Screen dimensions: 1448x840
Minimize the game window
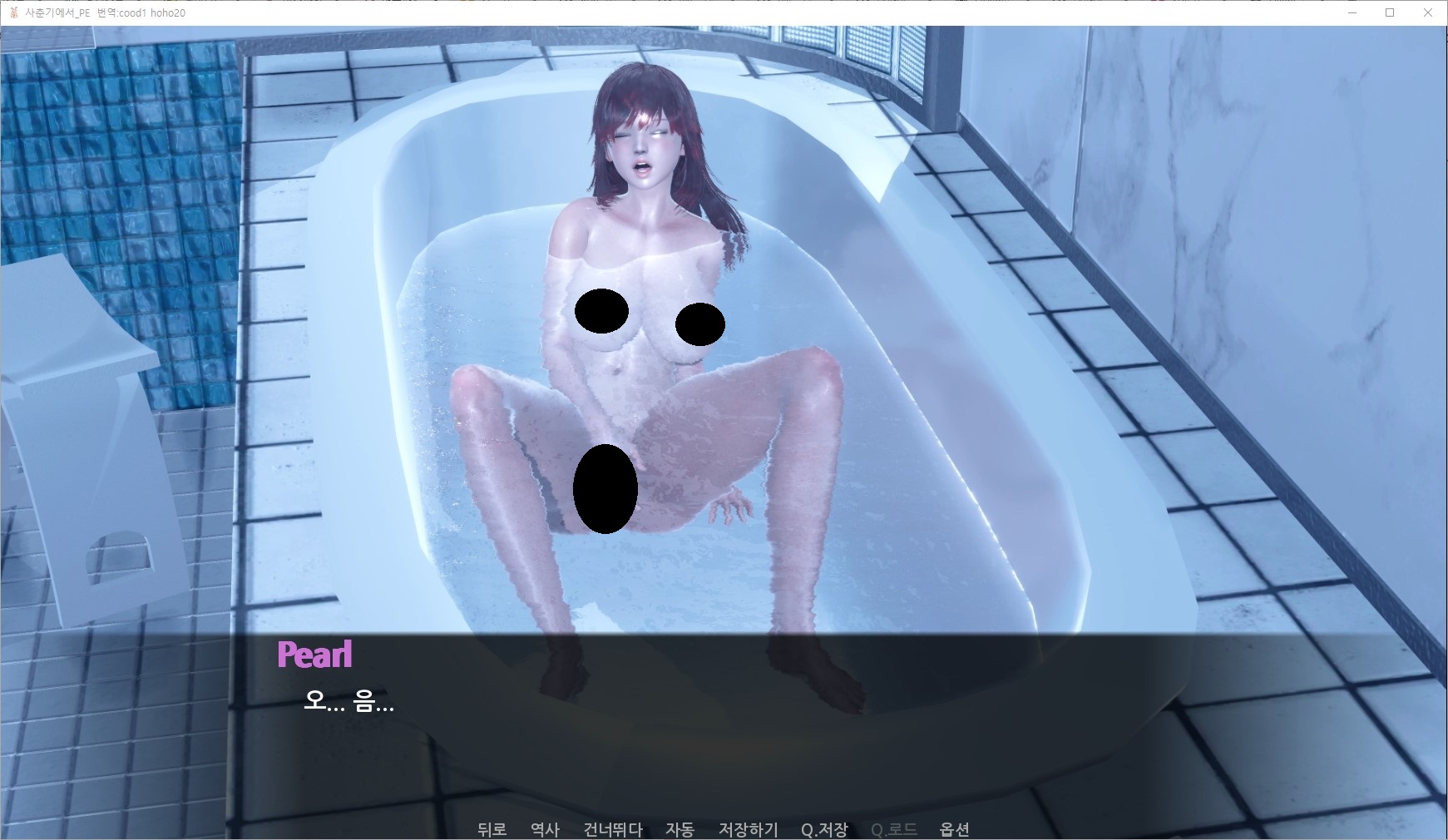(x=1352, y=12)
